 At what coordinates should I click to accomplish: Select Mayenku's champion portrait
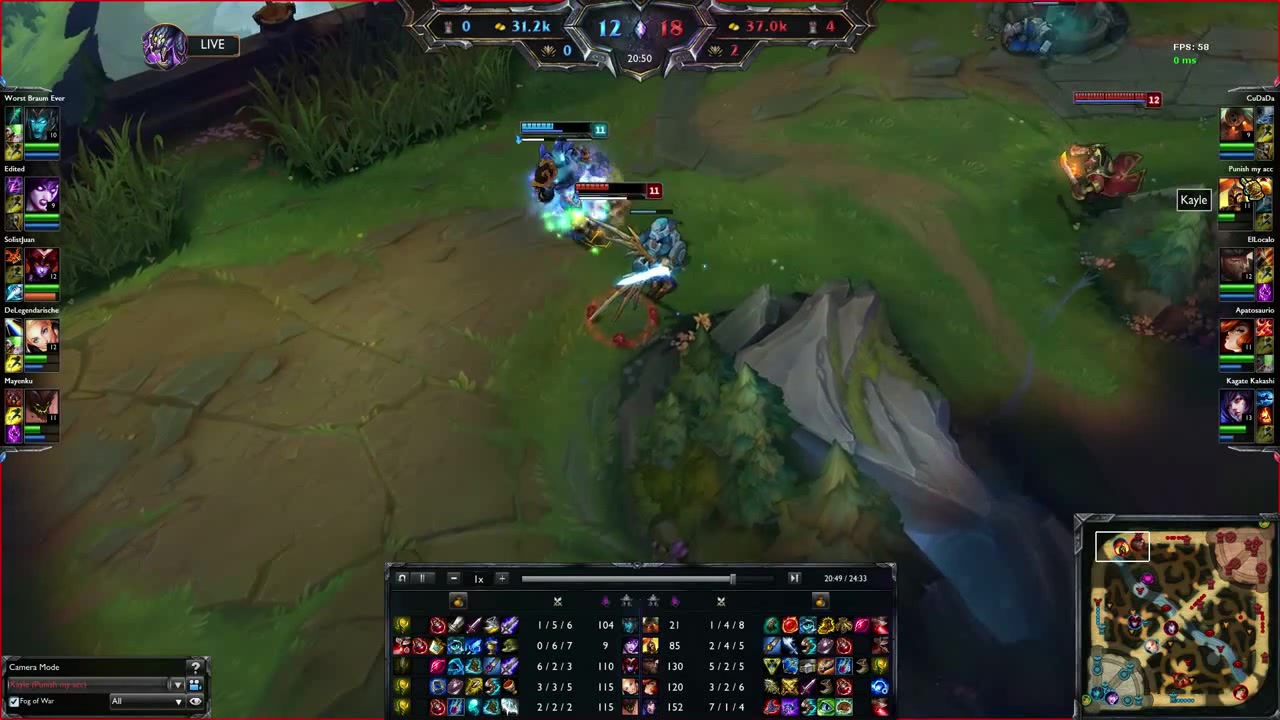[x=41, y=405]
